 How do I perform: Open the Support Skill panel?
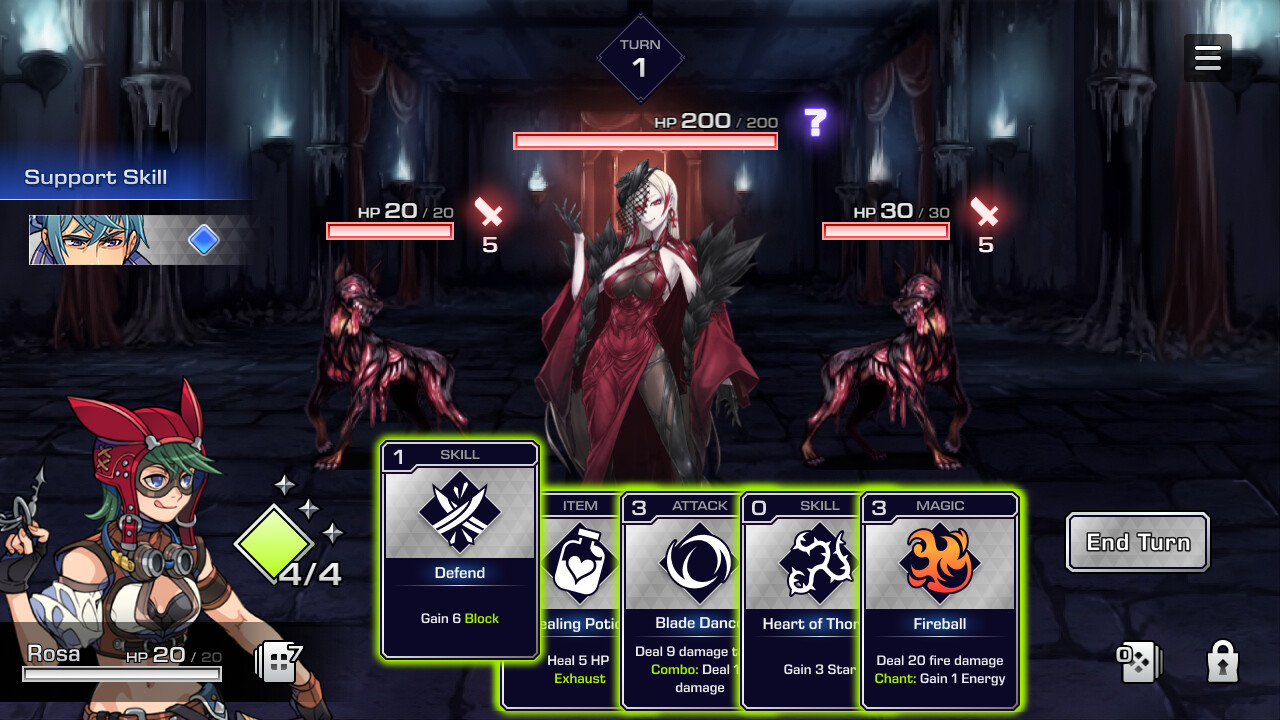pos(95,177)
